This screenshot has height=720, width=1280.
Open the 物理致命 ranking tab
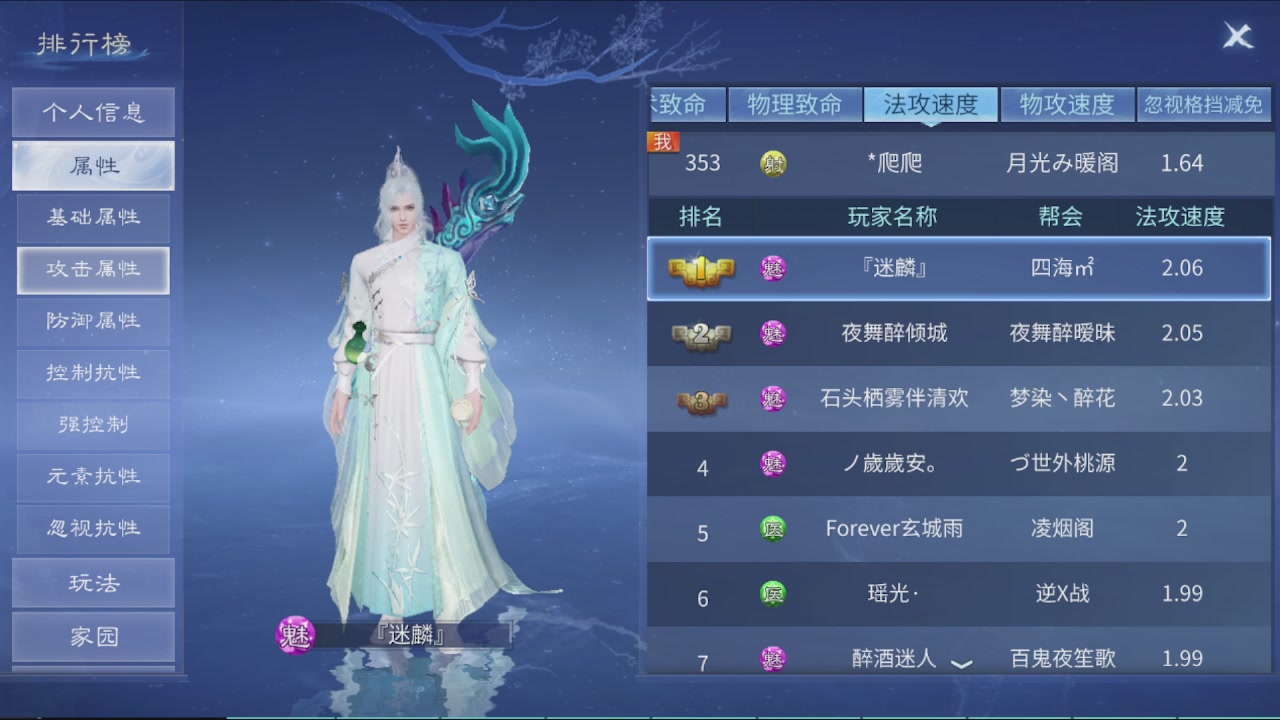[x=795, y=104]
